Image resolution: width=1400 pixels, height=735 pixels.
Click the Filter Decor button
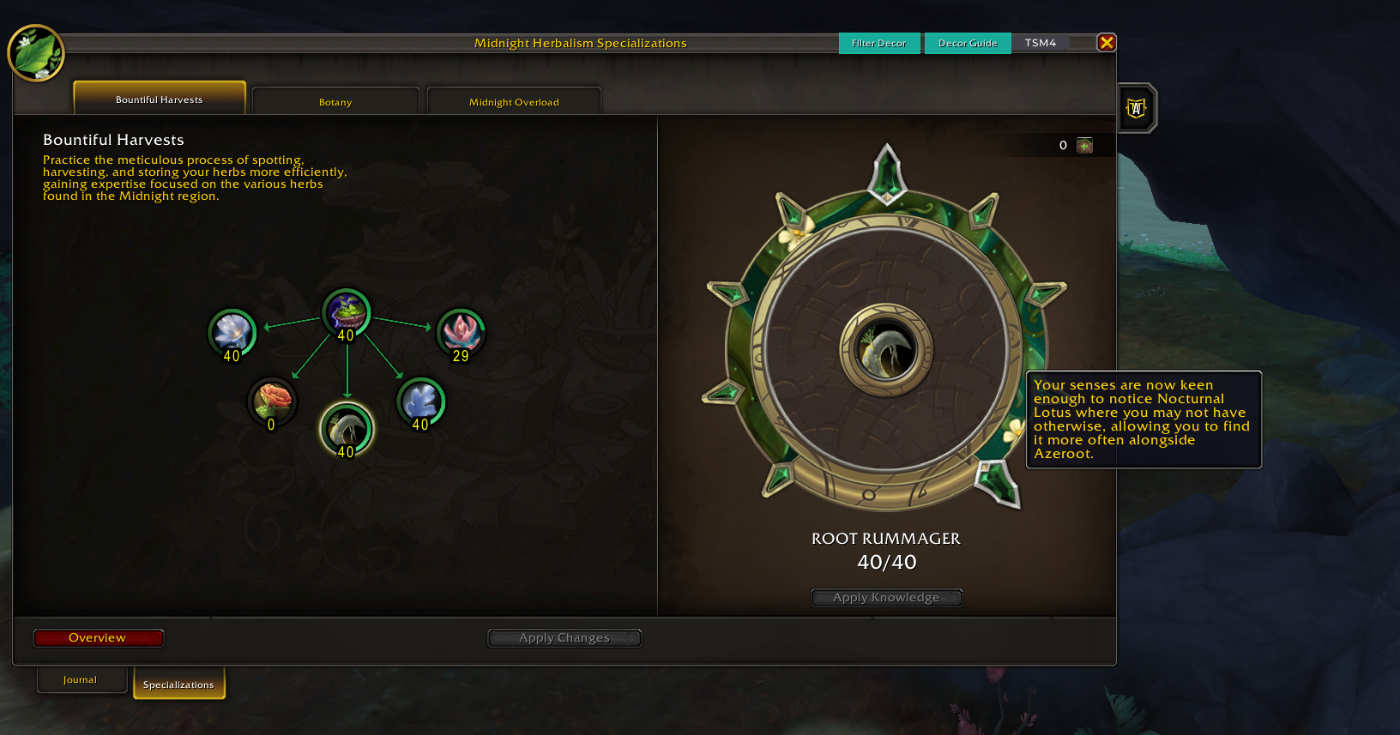pos(879,43)
